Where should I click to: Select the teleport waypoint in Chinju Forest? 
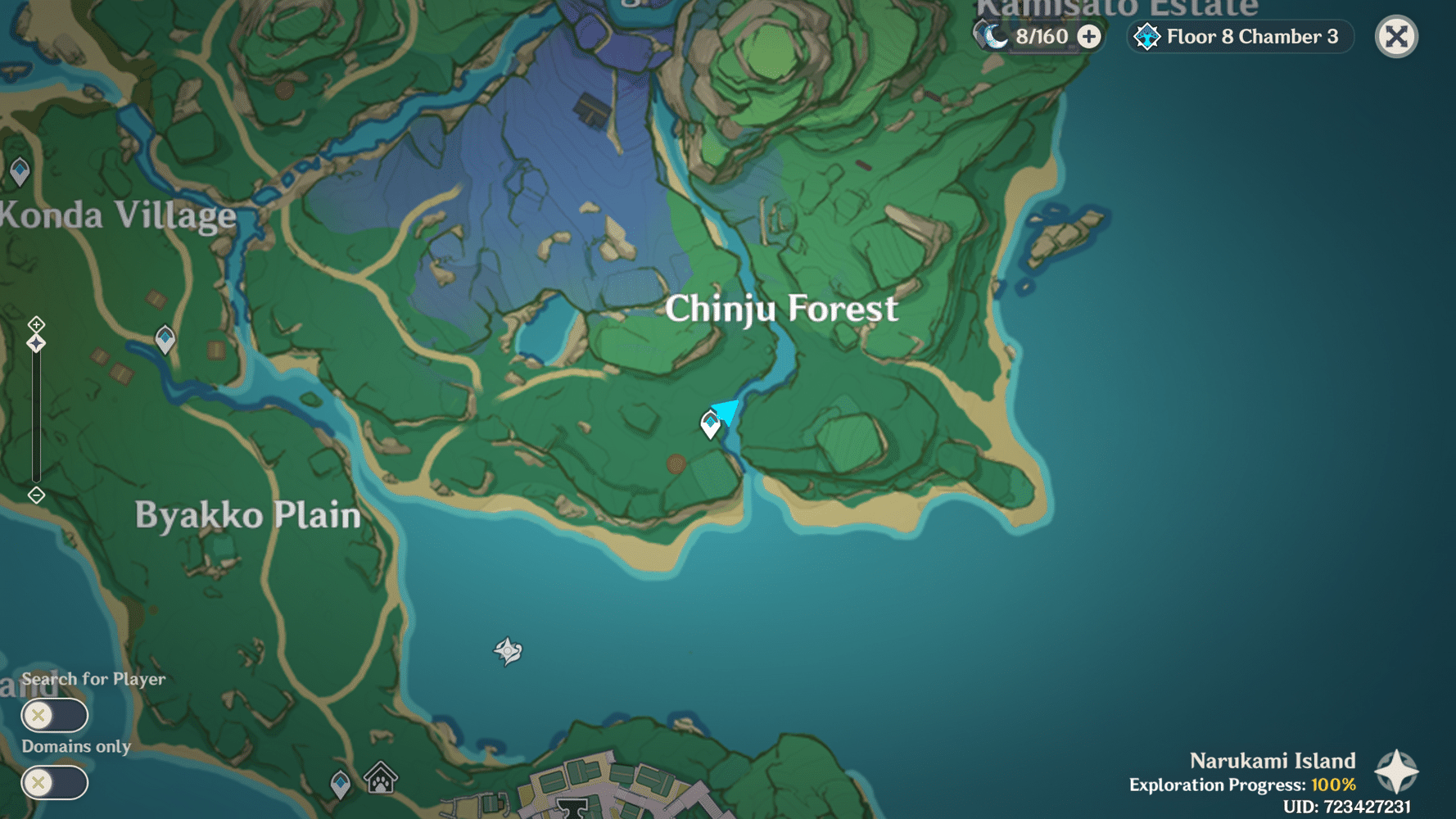click(x=709, y=423)
